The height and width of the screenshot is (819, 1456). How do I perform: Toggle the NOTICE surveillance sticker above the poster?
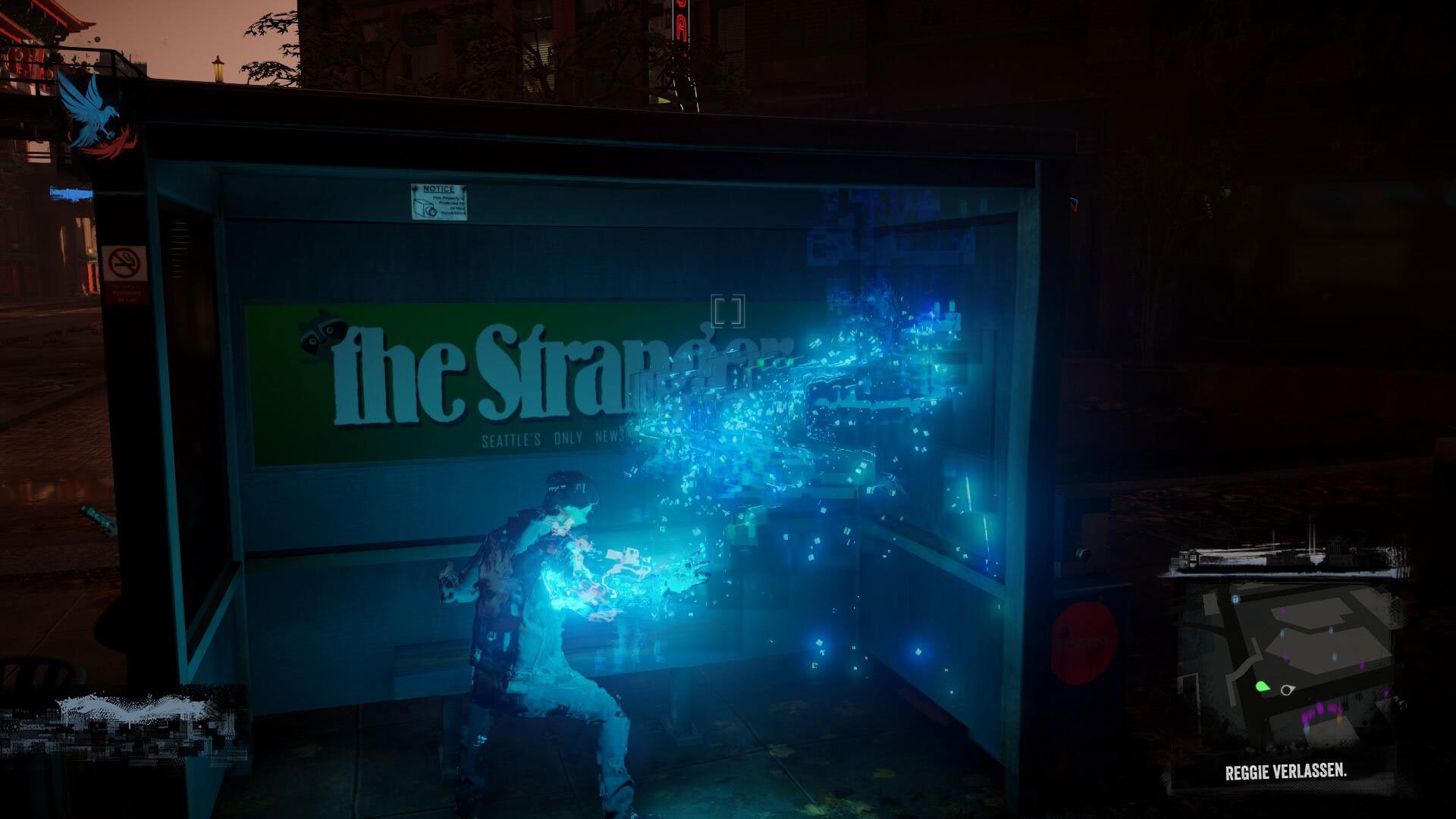438,202
